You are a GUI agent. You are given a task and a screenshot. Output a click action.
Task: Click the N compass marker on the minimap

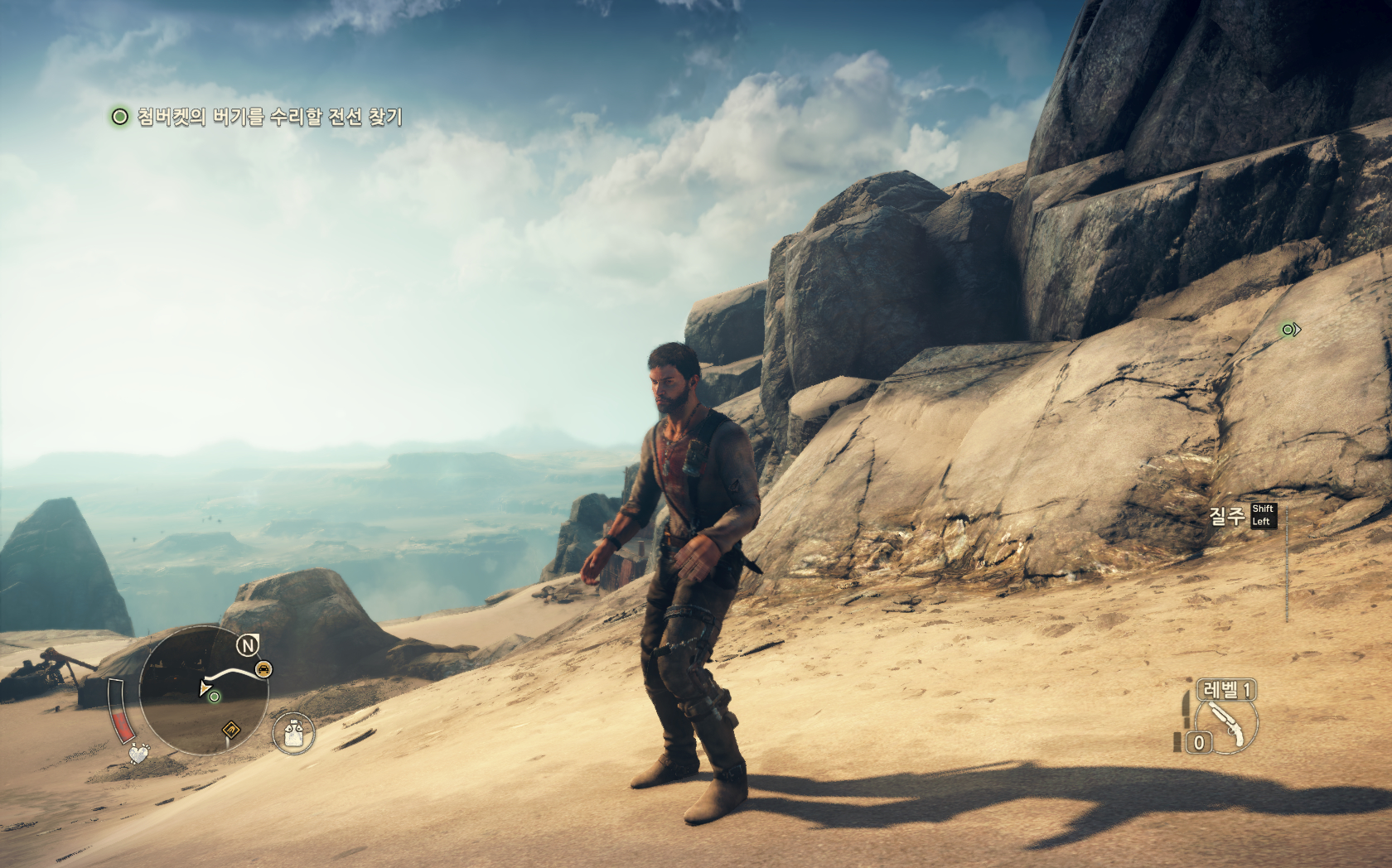(247, 644)
